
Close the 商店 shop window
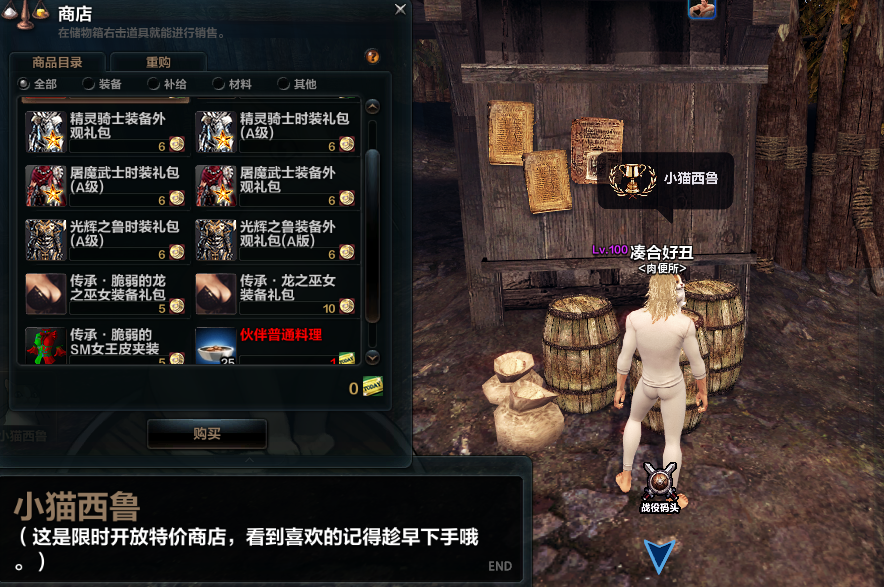400,9
